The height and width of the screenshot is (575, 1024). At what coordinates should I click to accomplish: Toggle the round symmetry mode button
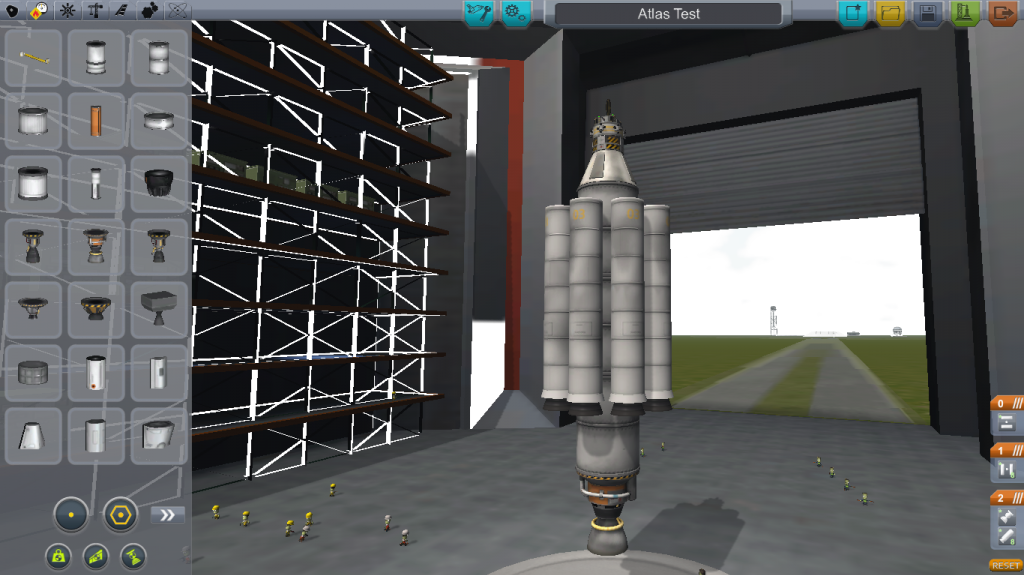pos(71,515)
